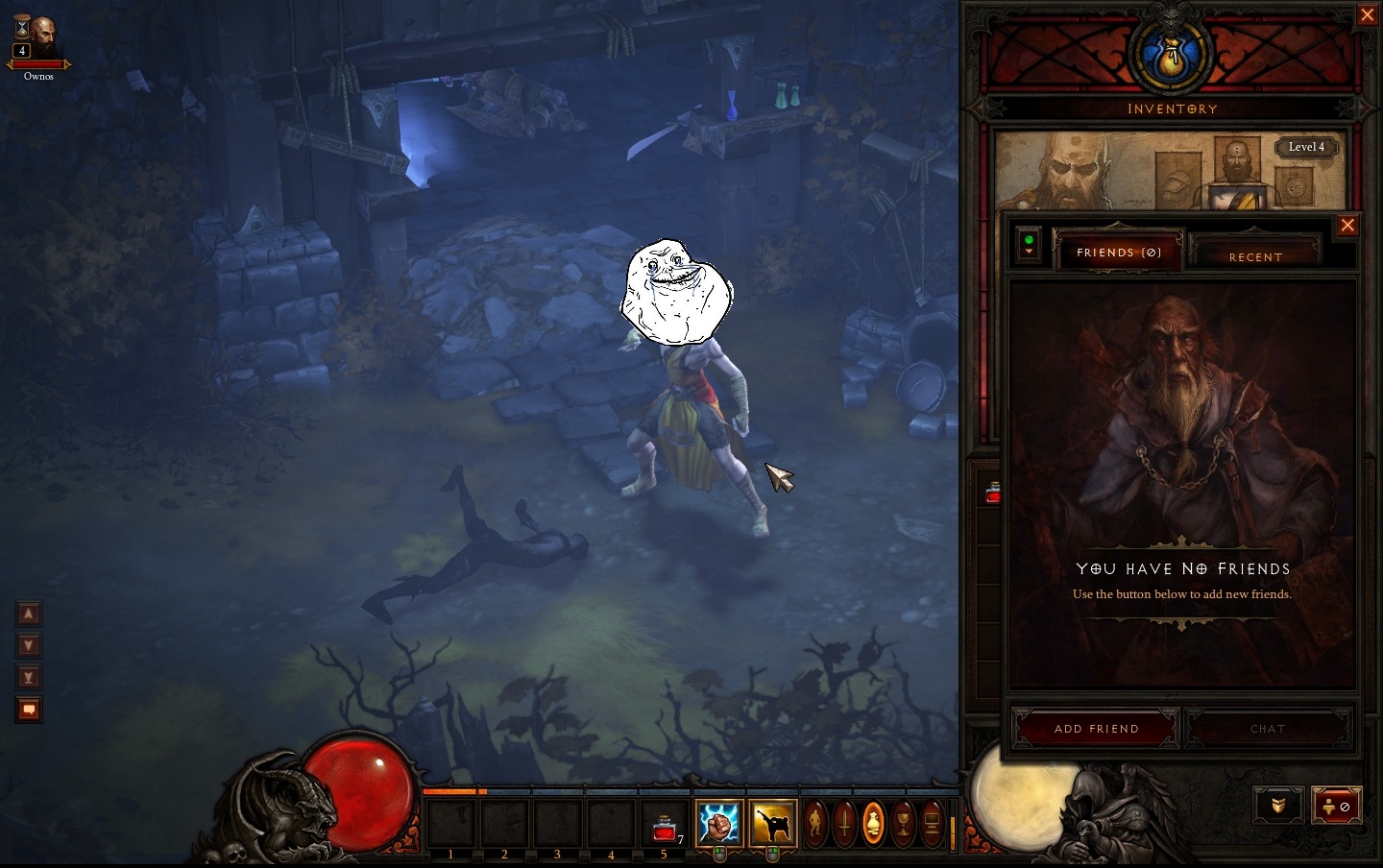
Task: Open the green online status dropdown
Action: pos(1029,245)
